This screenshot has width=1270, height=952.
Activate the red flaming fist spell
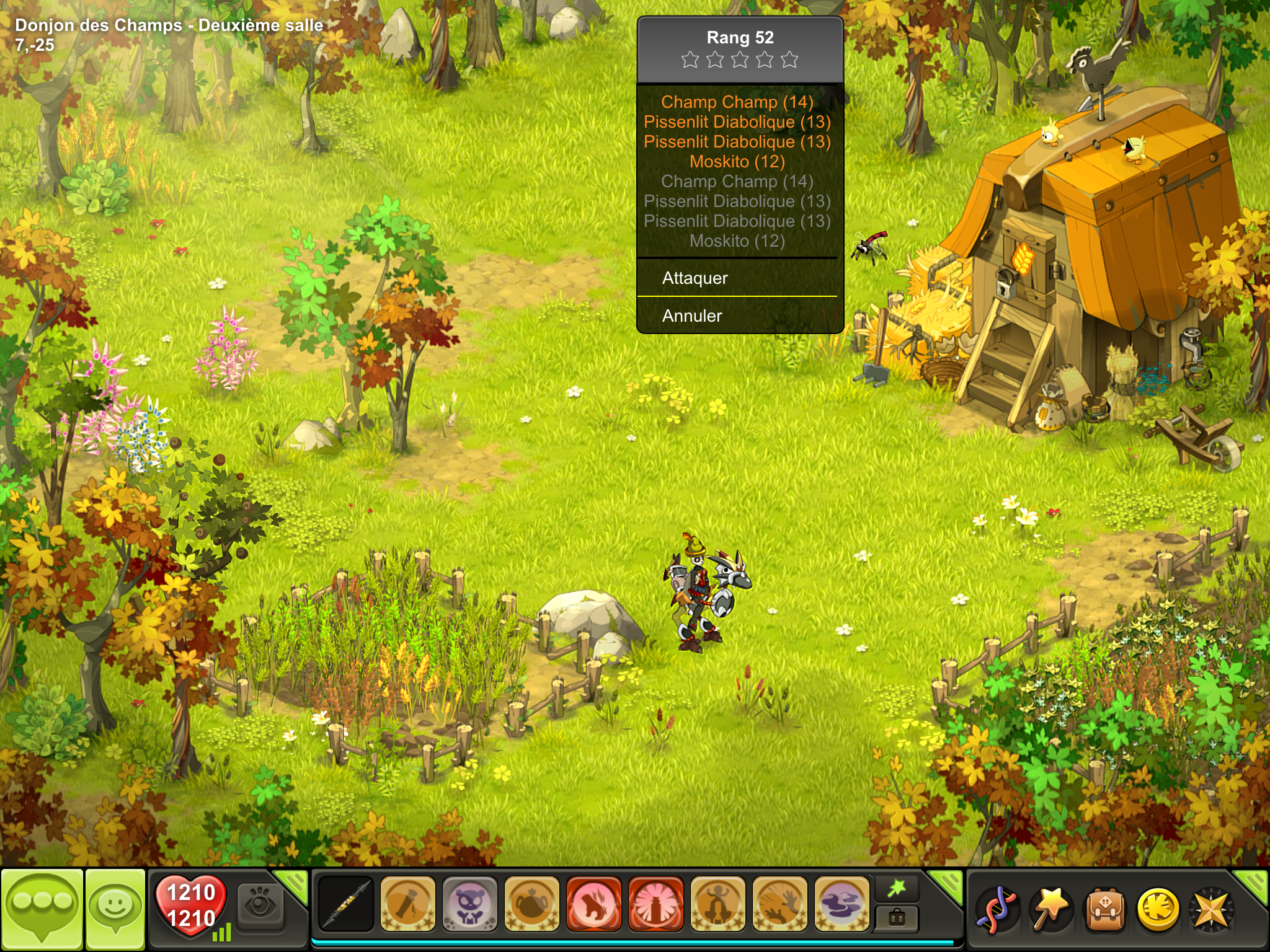tap(593, 904)
